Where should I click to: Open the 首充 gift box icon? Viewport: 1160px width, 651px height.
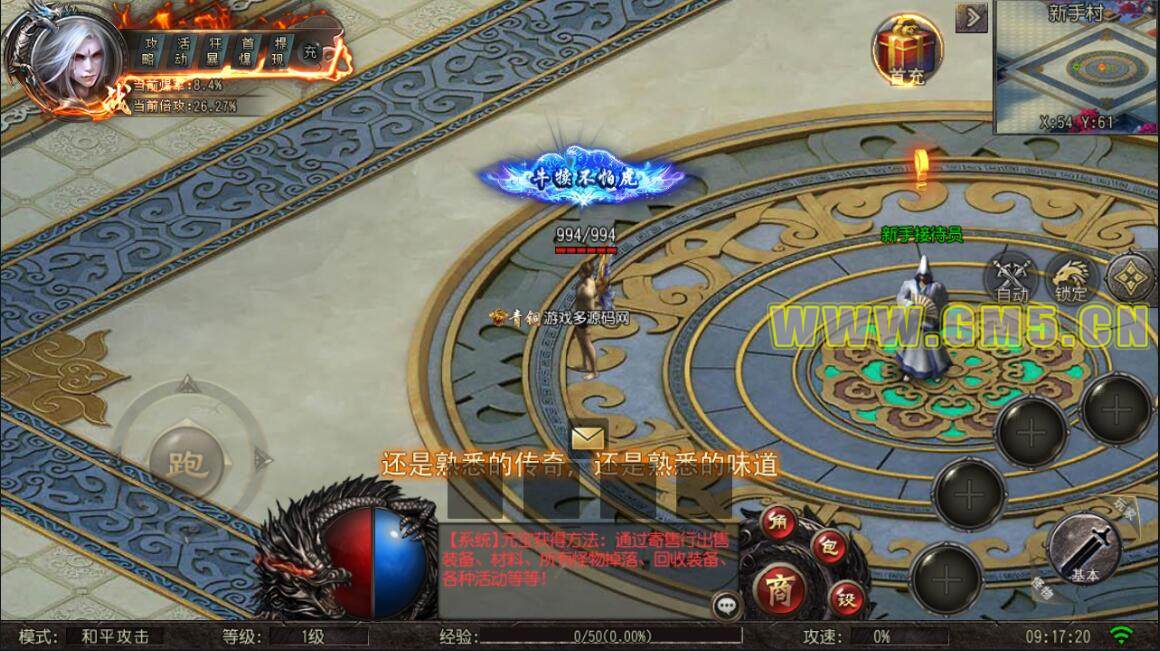pos(906,49)
